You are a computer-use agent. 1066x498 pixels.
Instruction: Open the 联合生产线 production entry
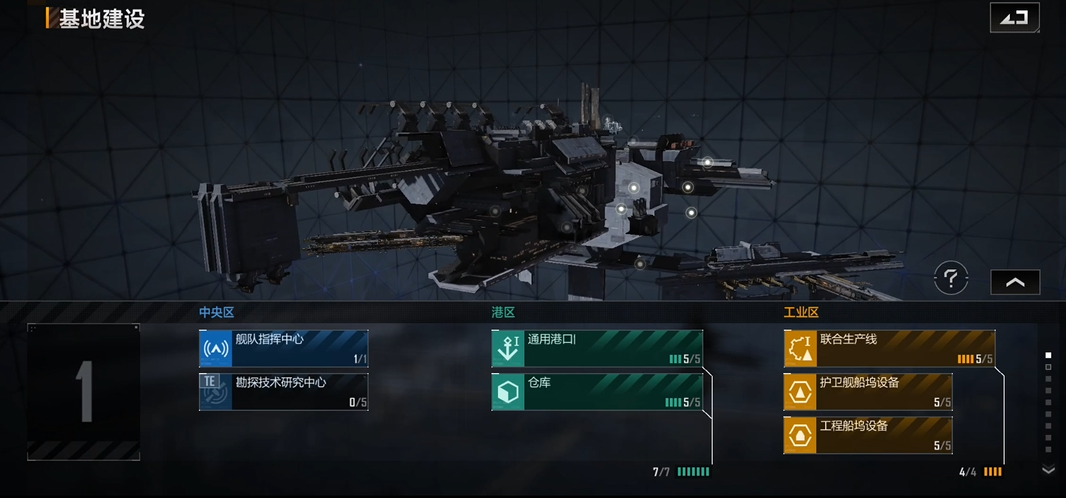tap(889, 348)
